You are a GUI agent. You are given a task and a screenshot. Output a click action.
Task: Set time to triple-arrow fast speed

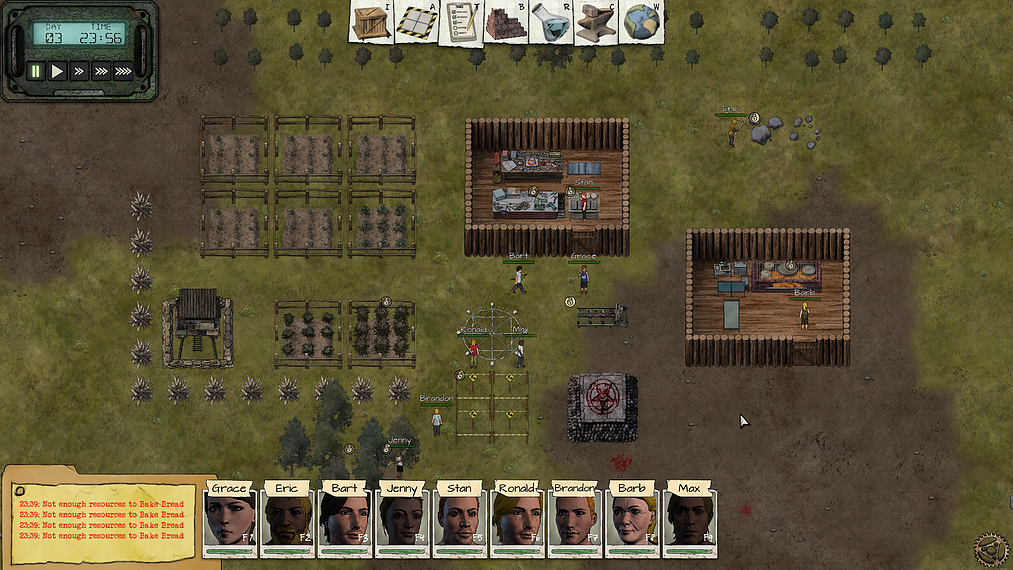click(x=100, y=71)
